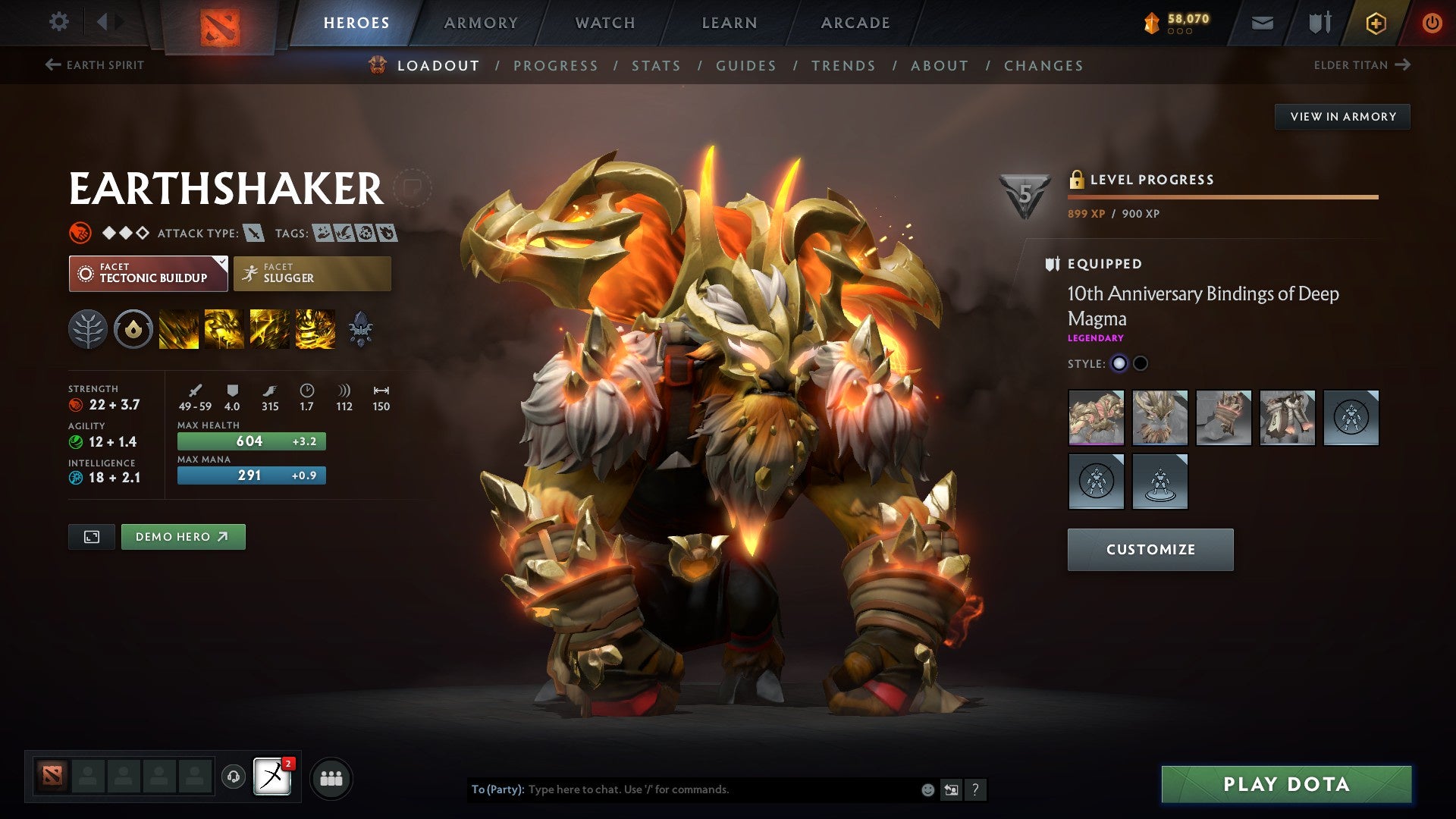
Task: Click the emoticon icon in chat bar
Action: point(927,789)
